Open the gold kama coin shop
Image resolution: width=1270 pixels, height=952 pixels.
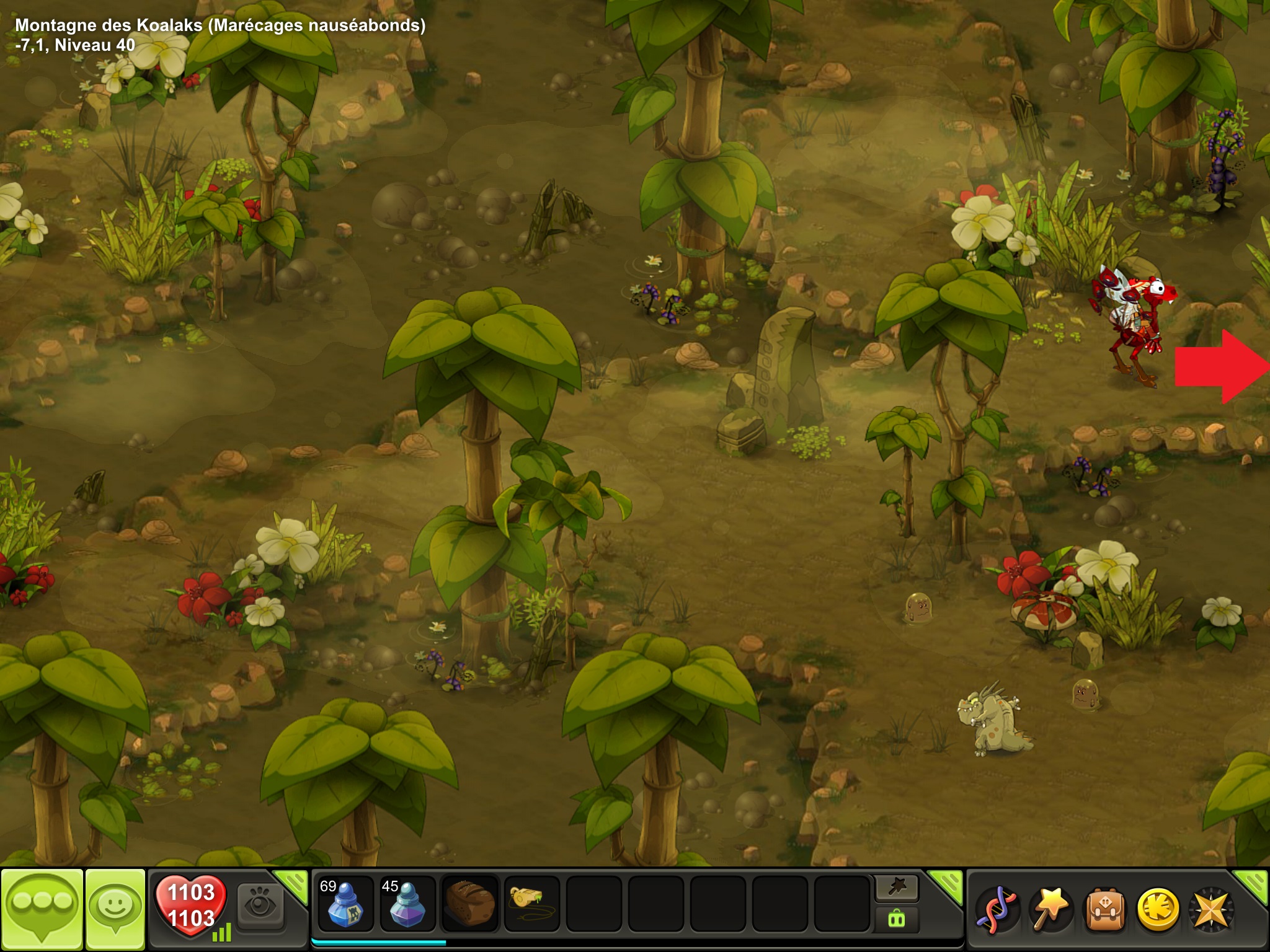[x=1157, y=909]
